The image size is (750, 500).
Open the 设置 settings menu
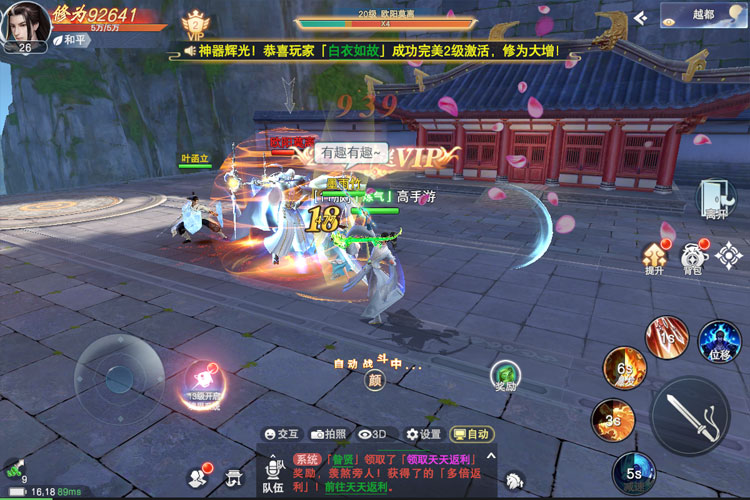click(x=423, y=434)
